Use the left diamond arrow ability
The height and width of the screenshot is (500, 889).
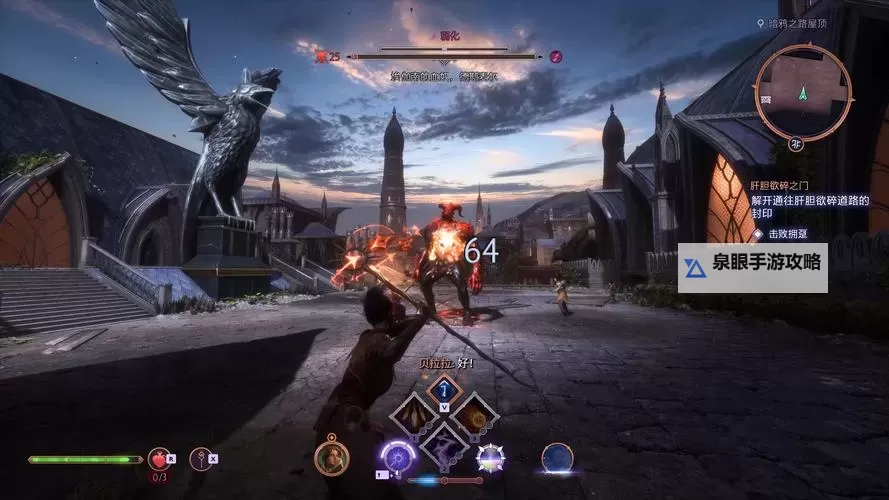[412, 415]
